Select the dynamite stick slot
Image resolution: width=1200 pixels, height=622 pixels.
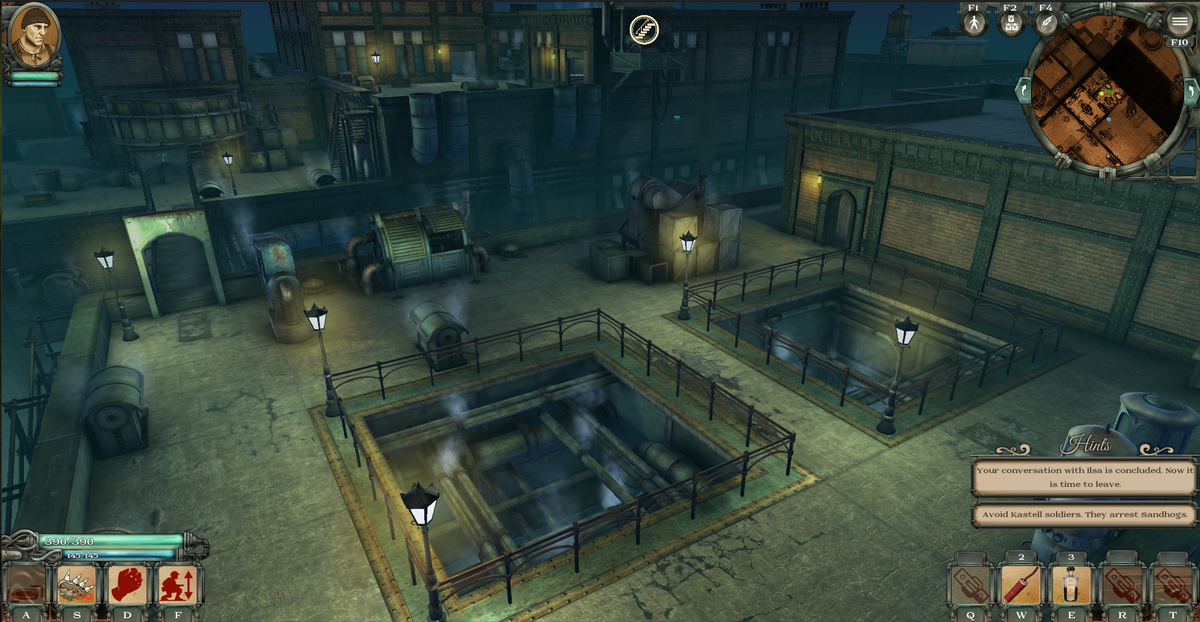1021,586
